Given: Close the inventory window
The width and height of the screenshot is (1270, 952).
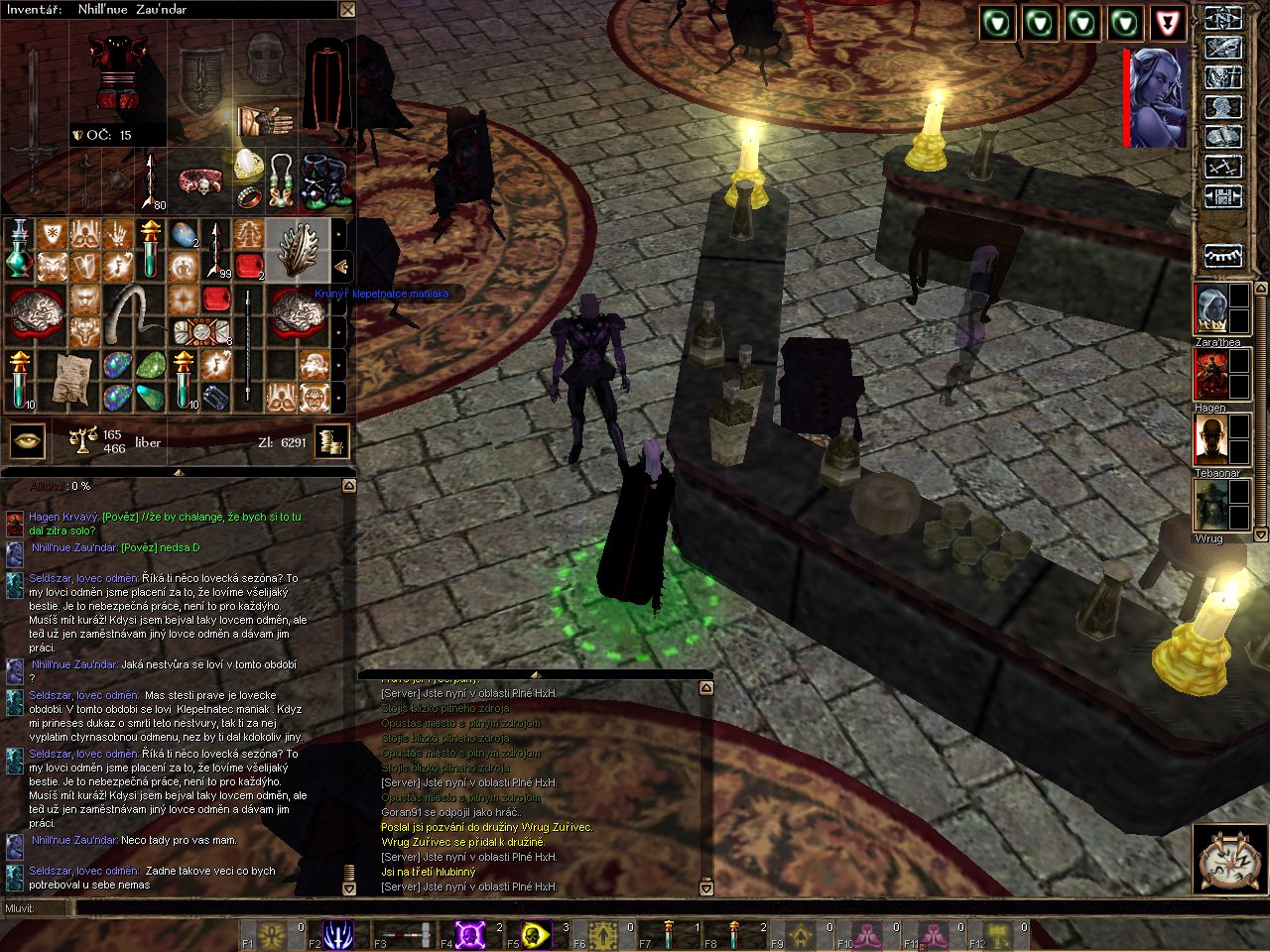Looking at the screenshot, I should coord(347,10).
